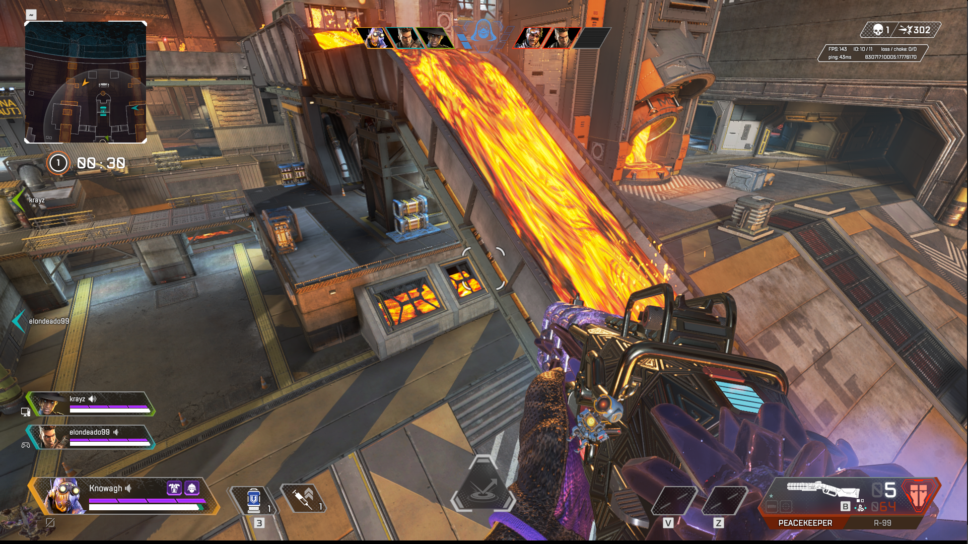Open the minimap
Image resolution: width=968 pixels, height=544 pixels.
pyautogui.click(x=86, y=82)
